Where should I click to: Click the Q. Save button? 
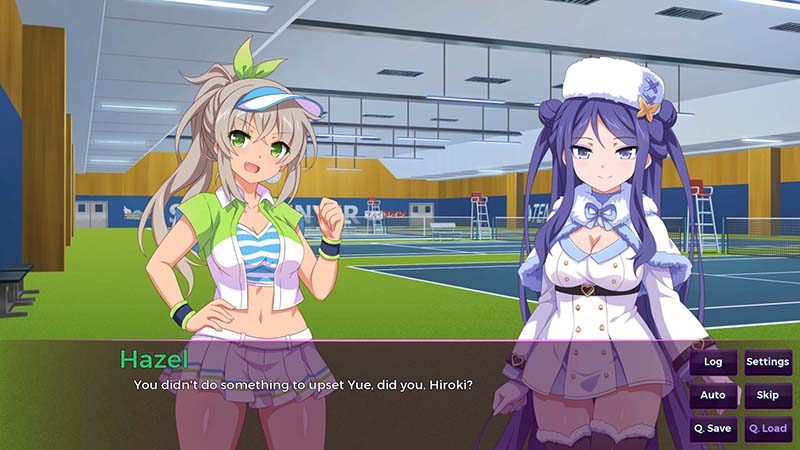tap(713, 428)
